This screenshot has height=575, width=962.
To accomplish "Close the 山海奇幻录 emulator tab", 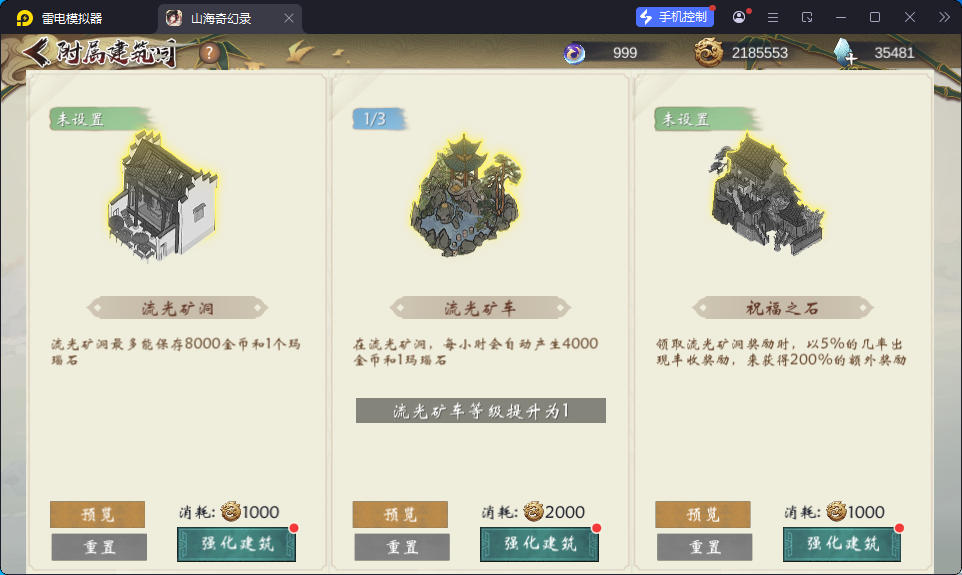I will tap(289, 18).
